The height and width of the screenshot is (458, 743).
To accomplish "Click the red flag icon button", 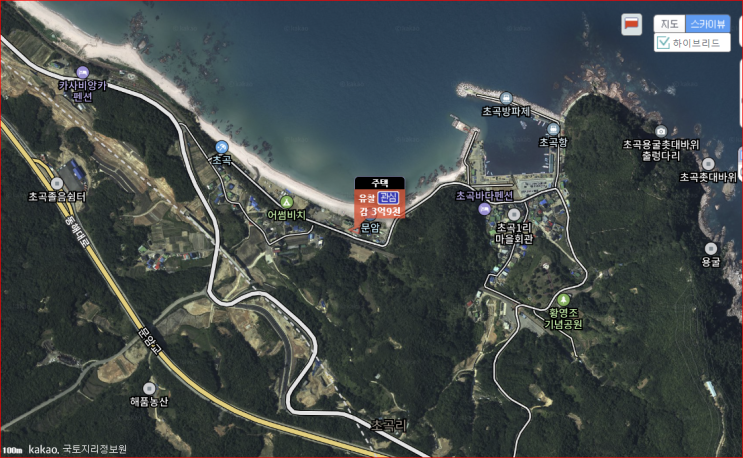I will (632, 23).
